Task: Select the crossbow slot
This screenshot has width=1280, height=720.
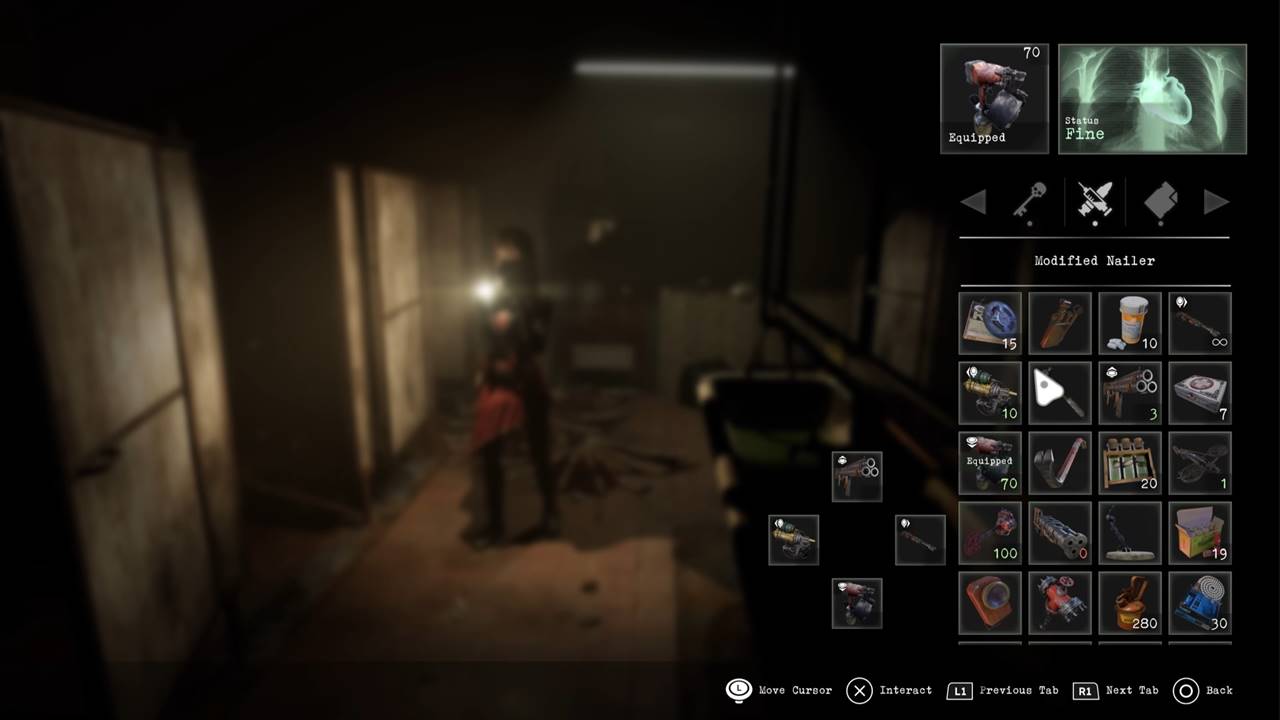Action: pyautogui.click(x=1200, y=463)
